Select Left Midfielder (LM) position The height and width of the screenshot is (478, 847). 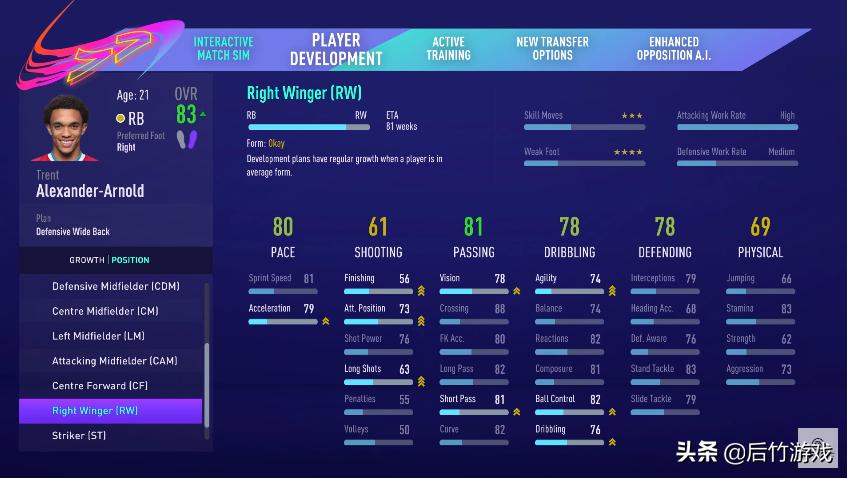98,336
